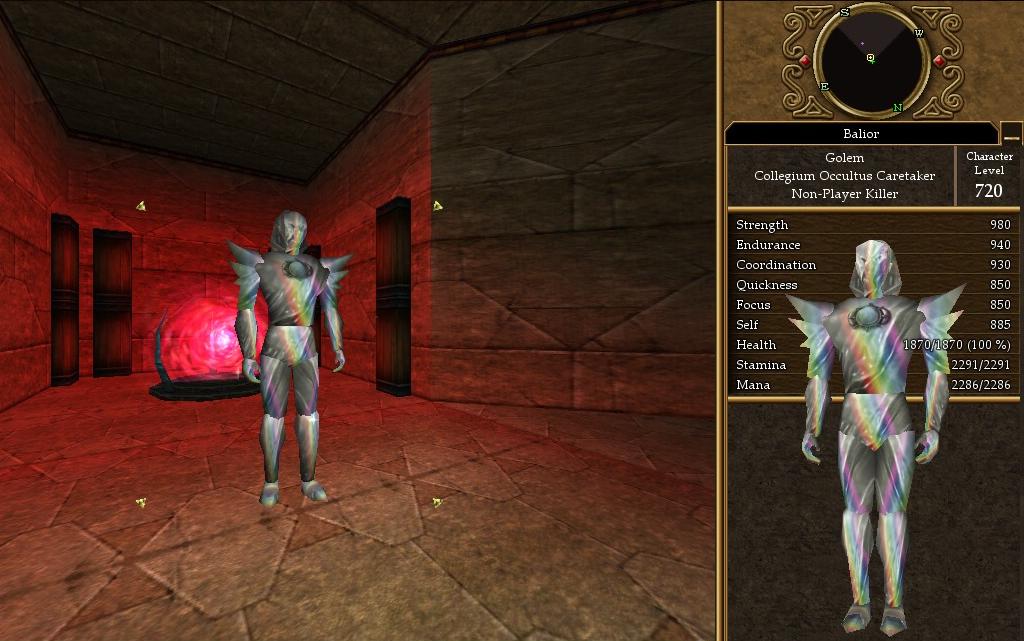Minimize the Balior info panel

tap(1011, 135)
